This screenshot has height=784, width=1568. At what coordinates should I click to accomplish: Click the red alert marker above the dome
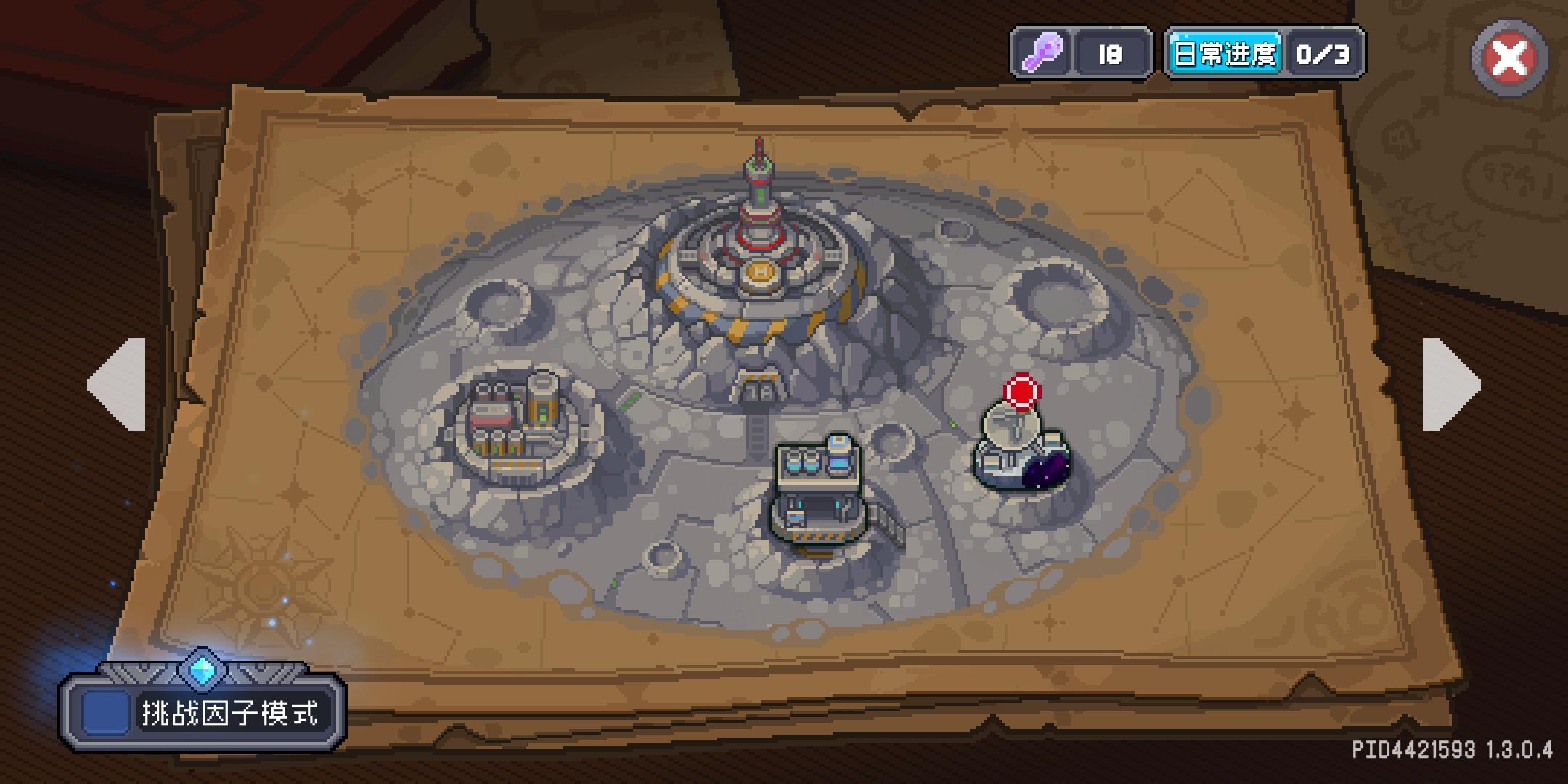click(x=1020, y=391)
